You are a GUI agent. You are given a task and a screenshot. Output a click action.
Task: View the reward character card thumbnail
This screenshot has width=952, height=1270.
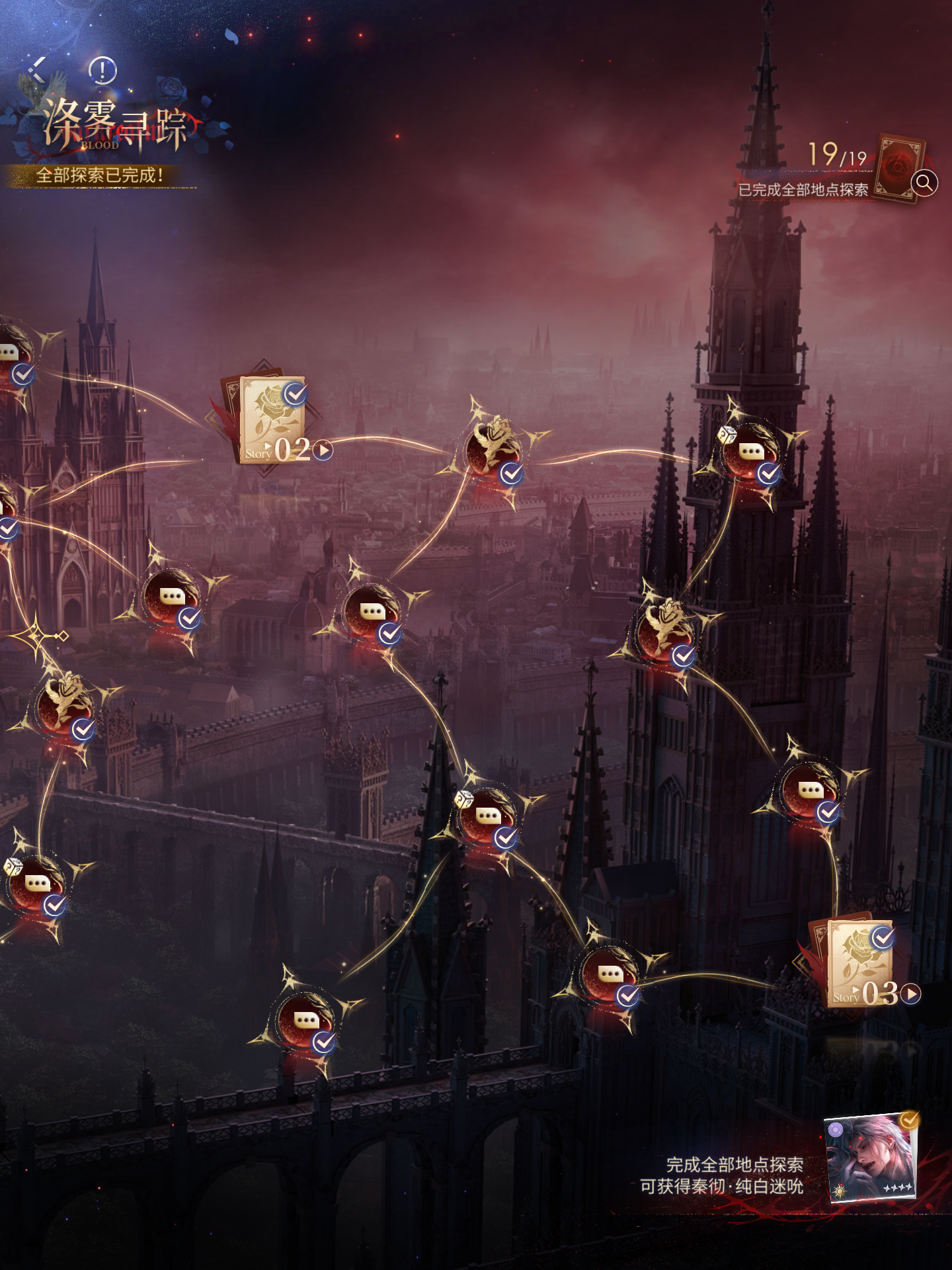click(x=871, y=1158)
